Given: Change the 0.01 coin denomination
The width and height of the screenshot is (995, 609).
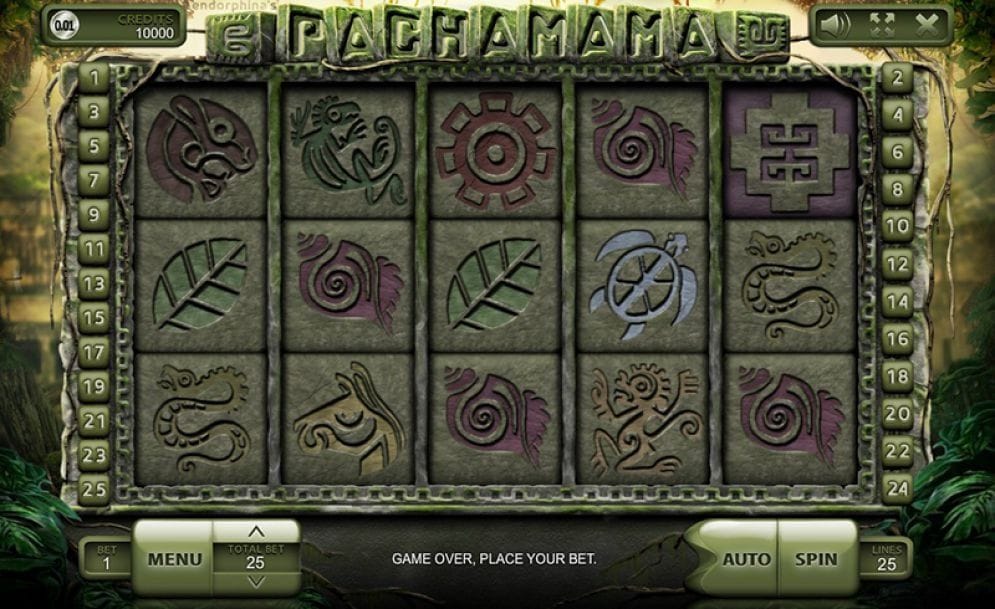Looking at the screenshot, I should [x=64, y=25].
